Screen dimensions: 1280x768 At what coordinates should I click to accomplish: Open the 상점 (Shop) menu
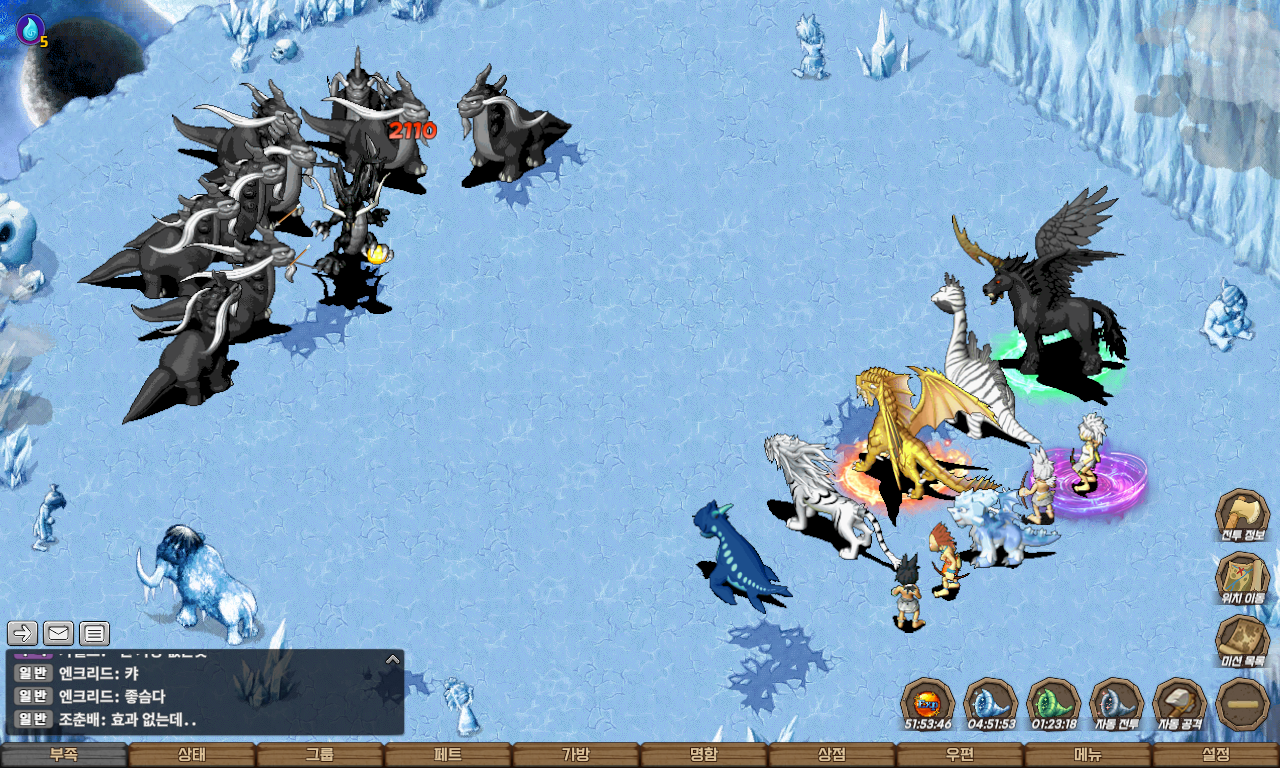832,755
